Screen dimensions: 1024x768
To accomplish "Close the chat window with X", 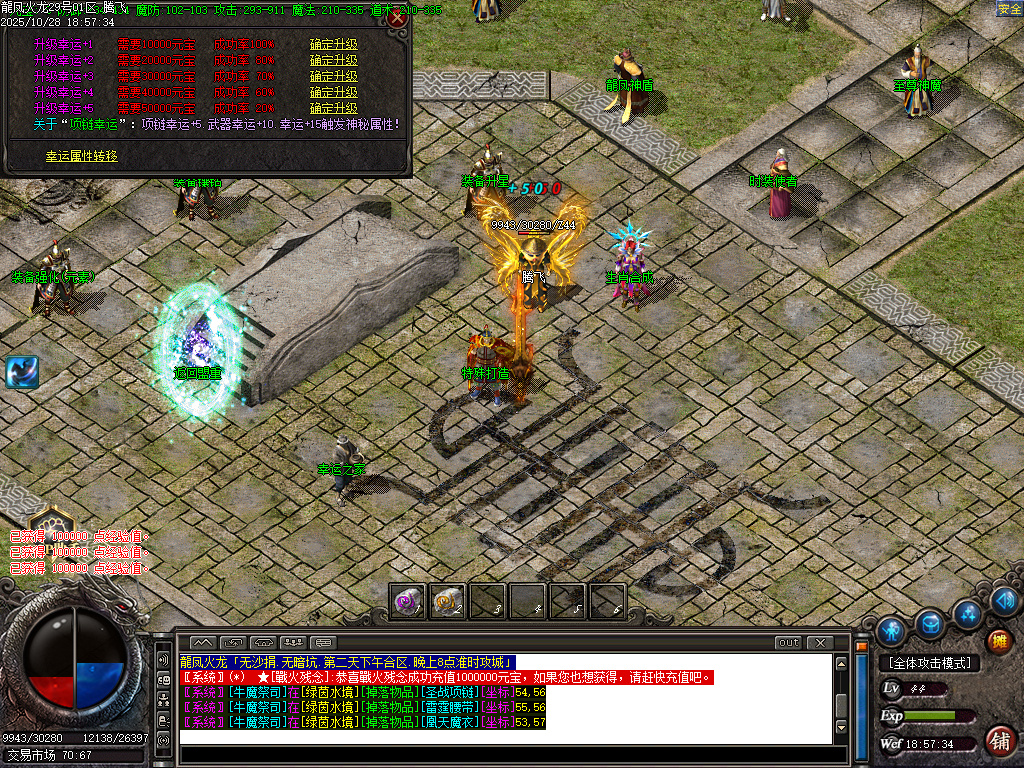I will (820, 642).
